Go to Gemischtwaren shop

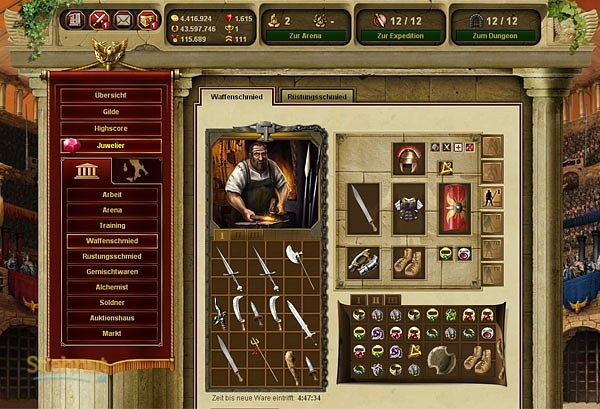click(x=112, y=271)
